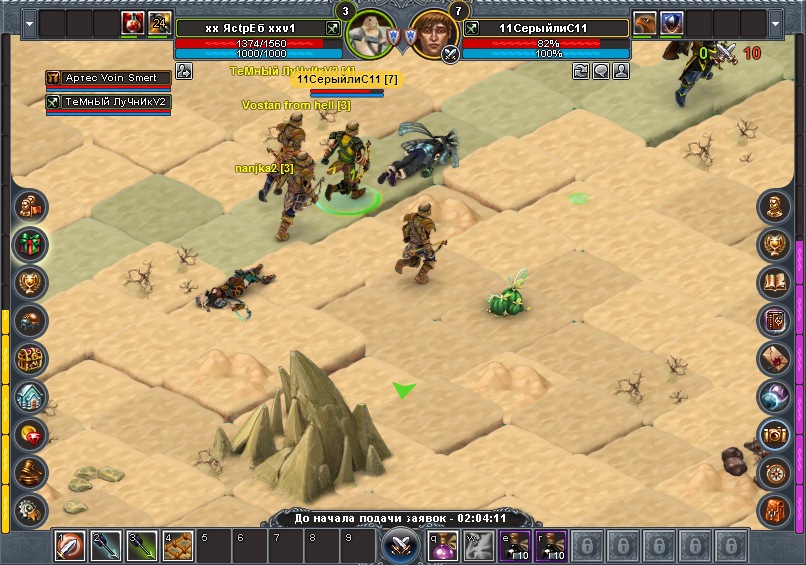Open the green gift box menu
Image resolution: width=806 pixels, height=565 pixels.
click(x=31, y=244)
